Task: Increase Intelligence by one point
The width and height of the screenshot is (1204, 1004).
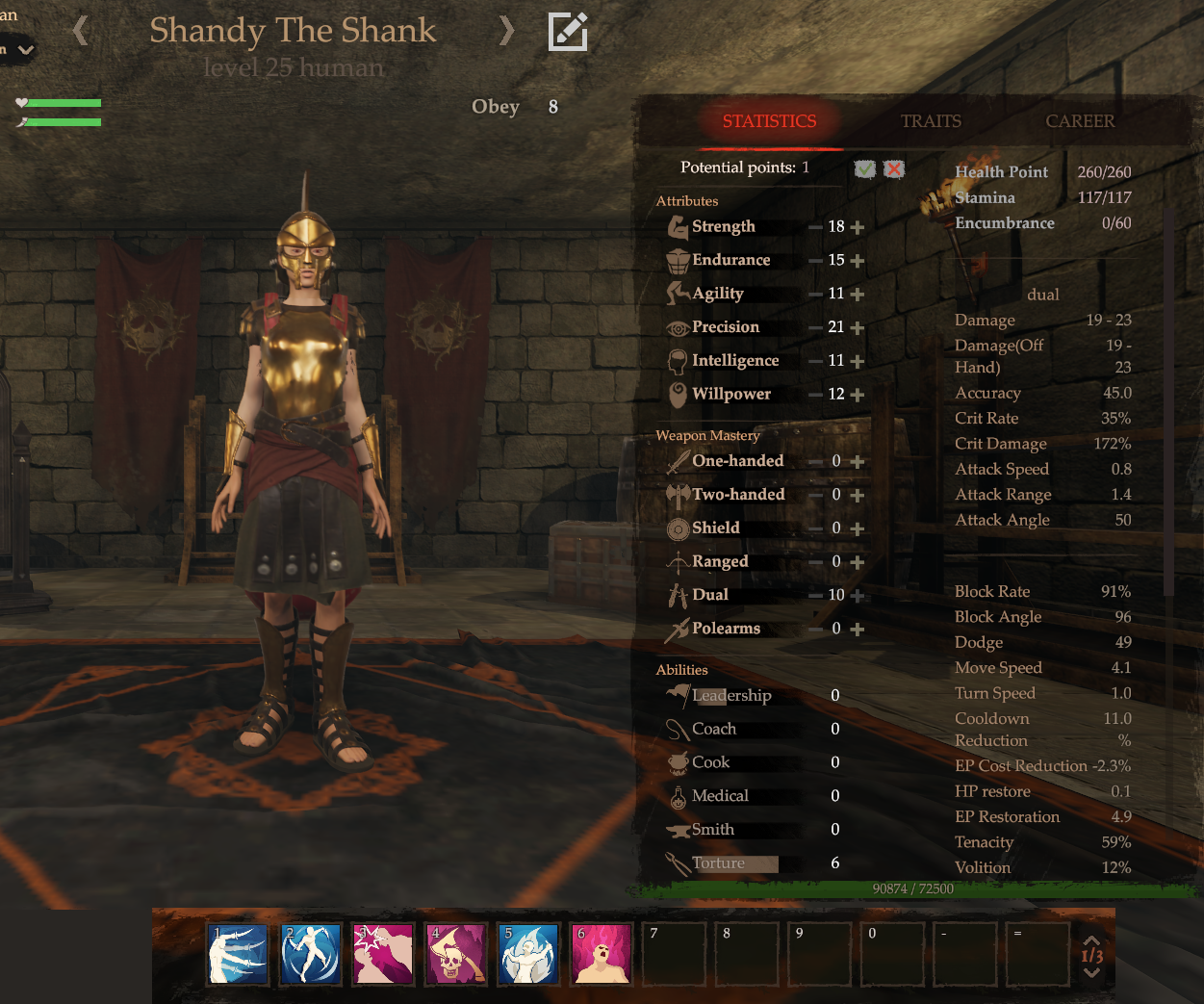Action: point(858,362)
